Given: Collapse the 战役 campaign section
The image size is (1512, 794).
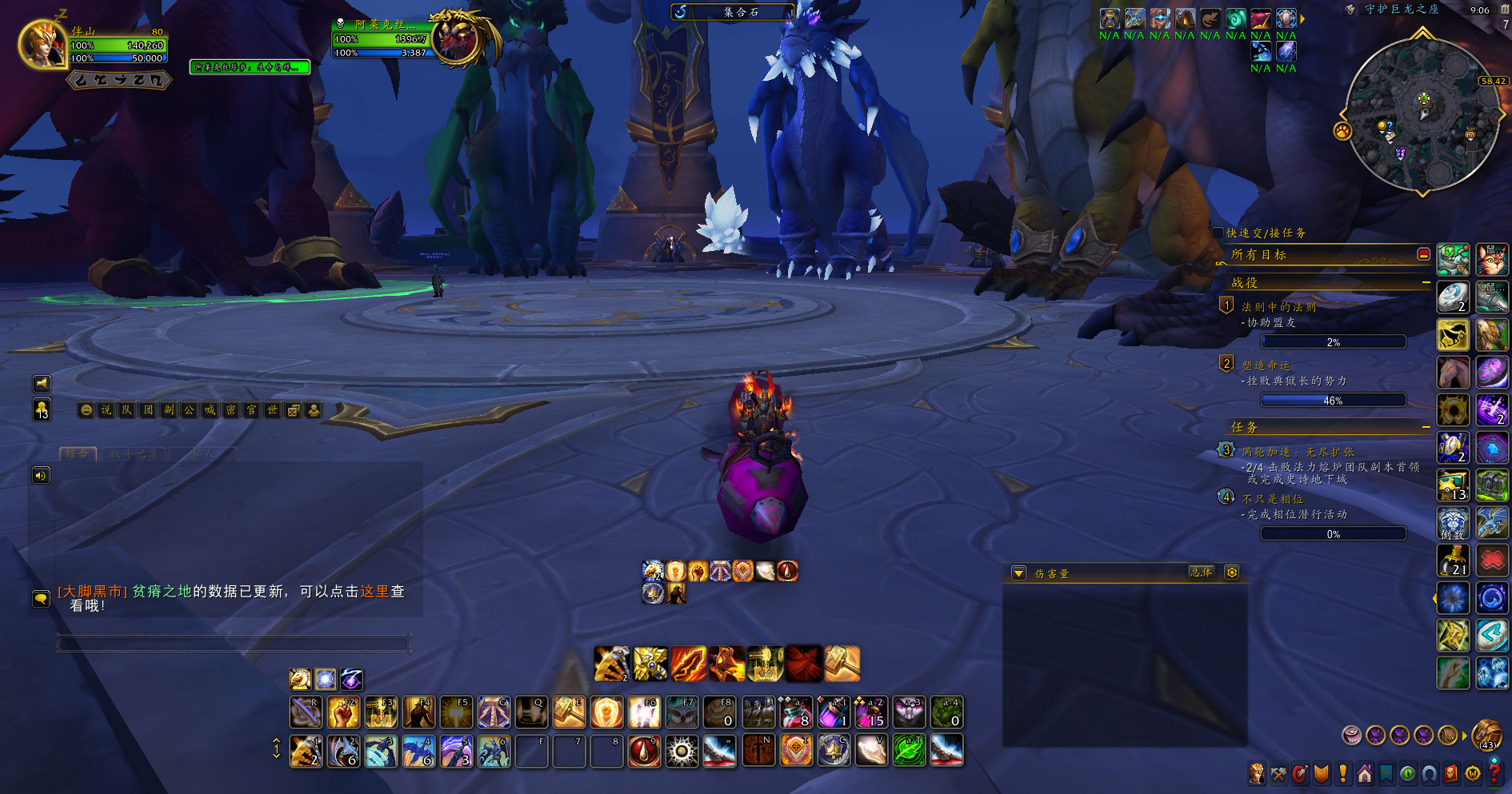Looking at the screenshot, I should [1426, 282].
